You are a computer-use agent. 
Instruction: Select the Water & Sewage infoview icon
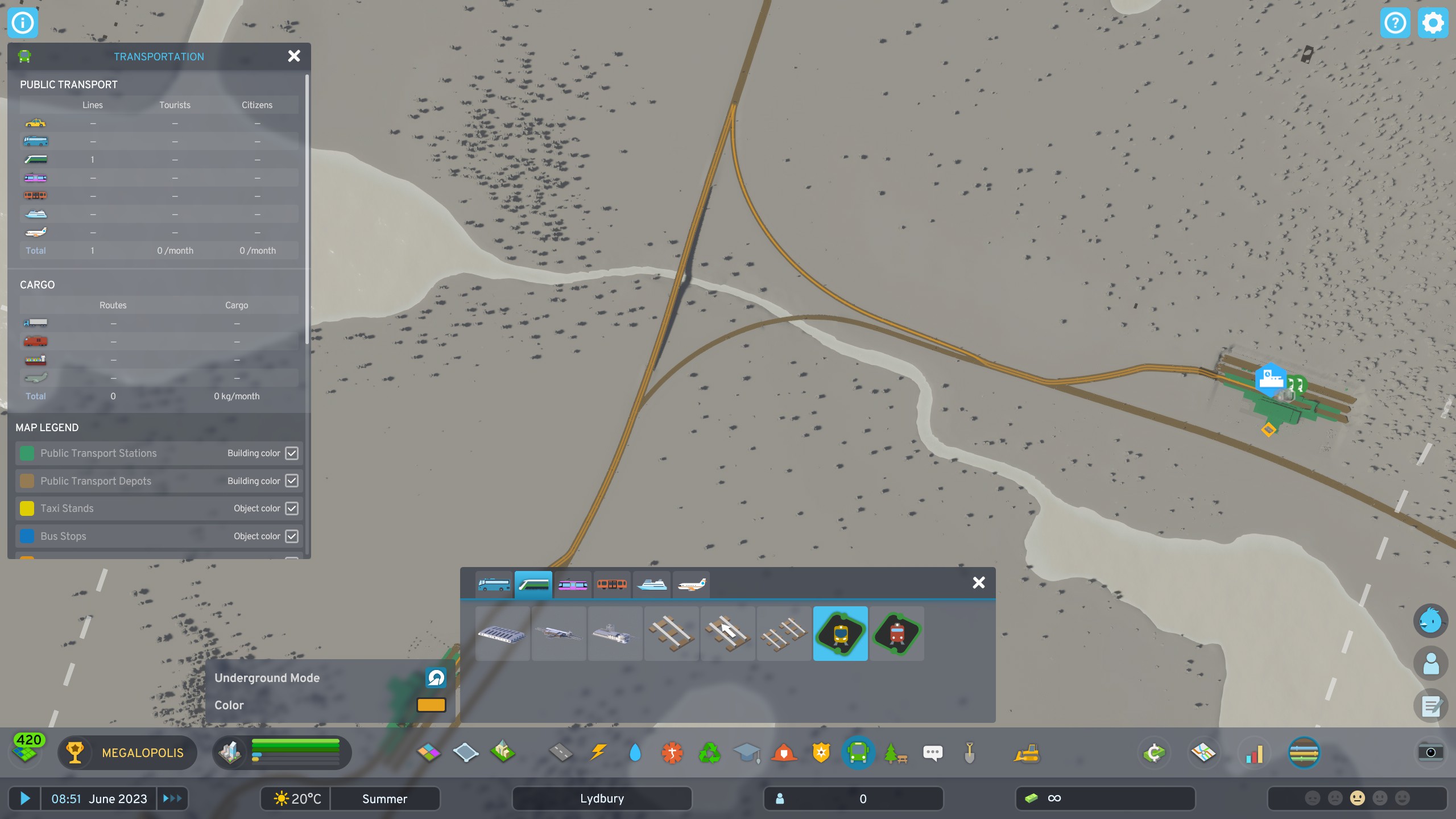coord(635,752)
